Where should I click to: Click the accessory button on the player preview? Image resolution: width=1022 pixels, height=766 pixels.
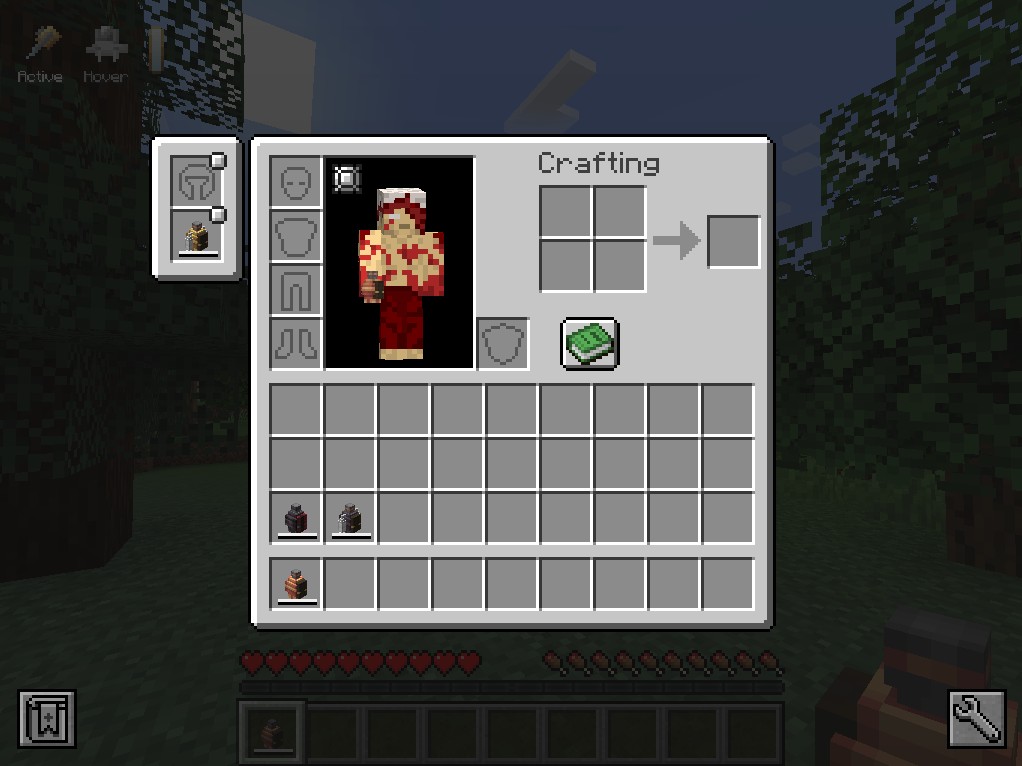[x=346, y=178]
